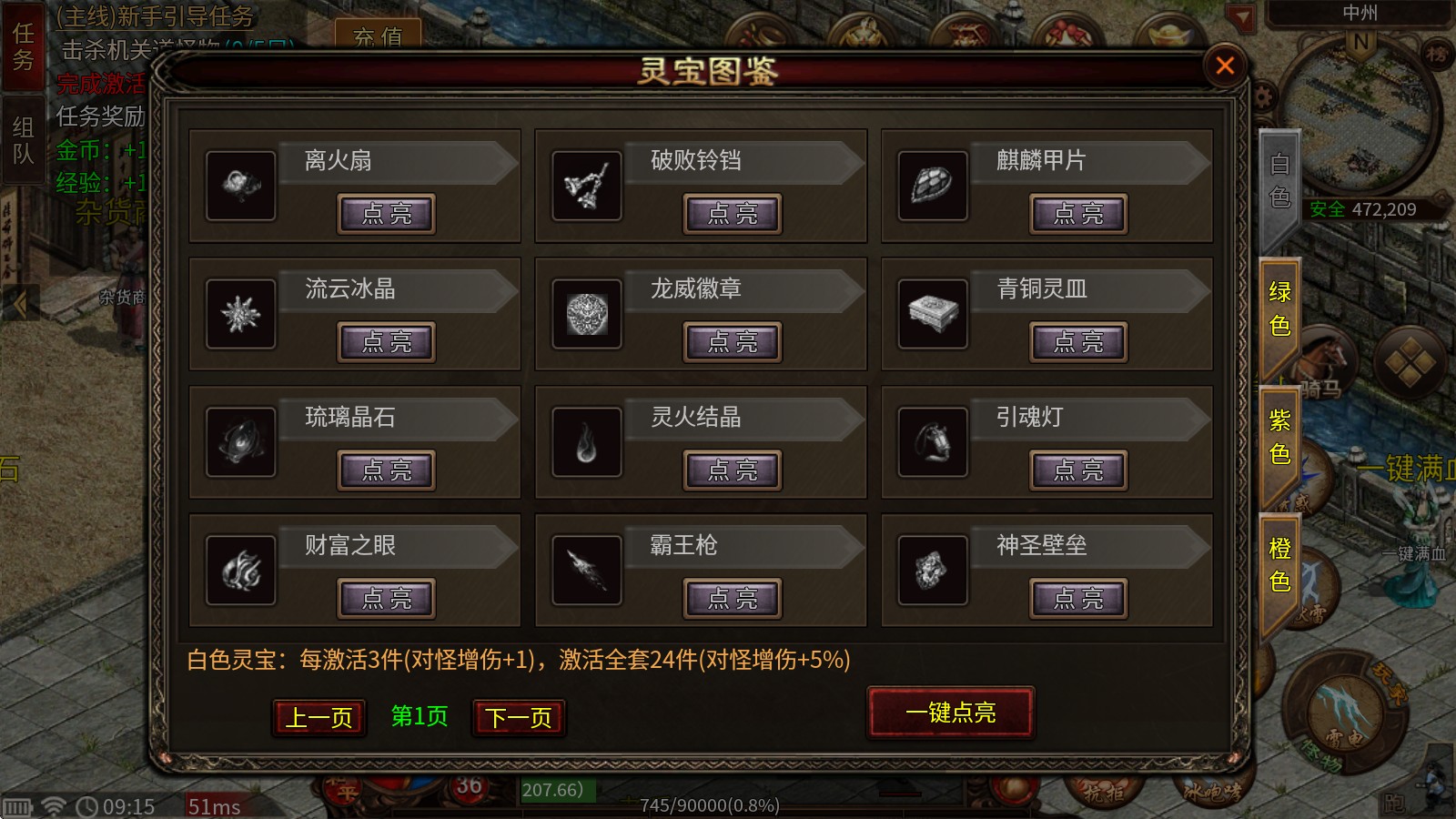Click the 破败铃铛 bell icon

(x=587, y=187)
